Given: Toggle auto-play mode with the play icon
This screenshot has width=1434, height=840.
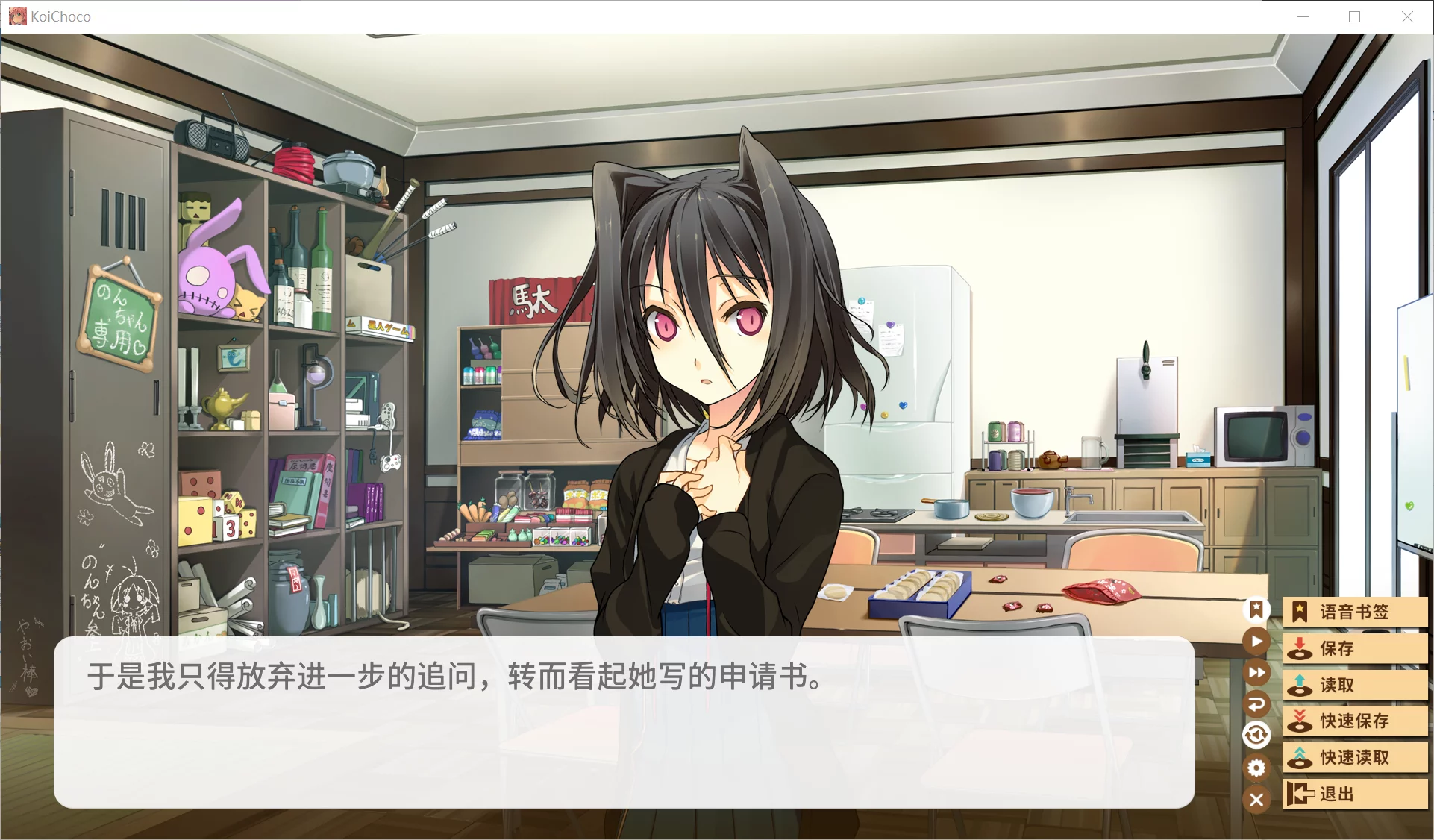Looking at the screenshot, I should (1256, 641).
